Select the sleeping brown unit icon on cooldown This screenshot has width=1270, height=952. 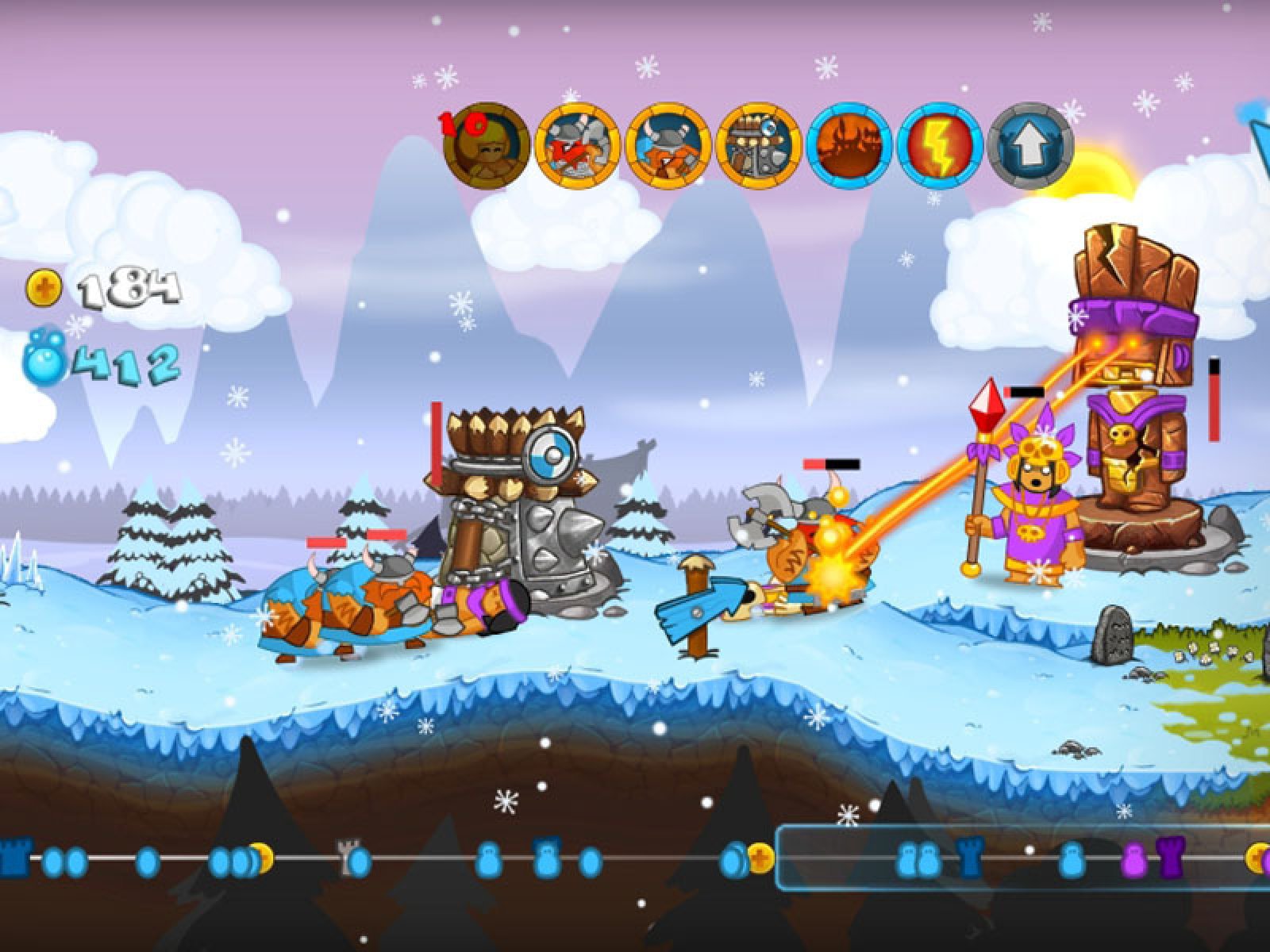point(487,145)
